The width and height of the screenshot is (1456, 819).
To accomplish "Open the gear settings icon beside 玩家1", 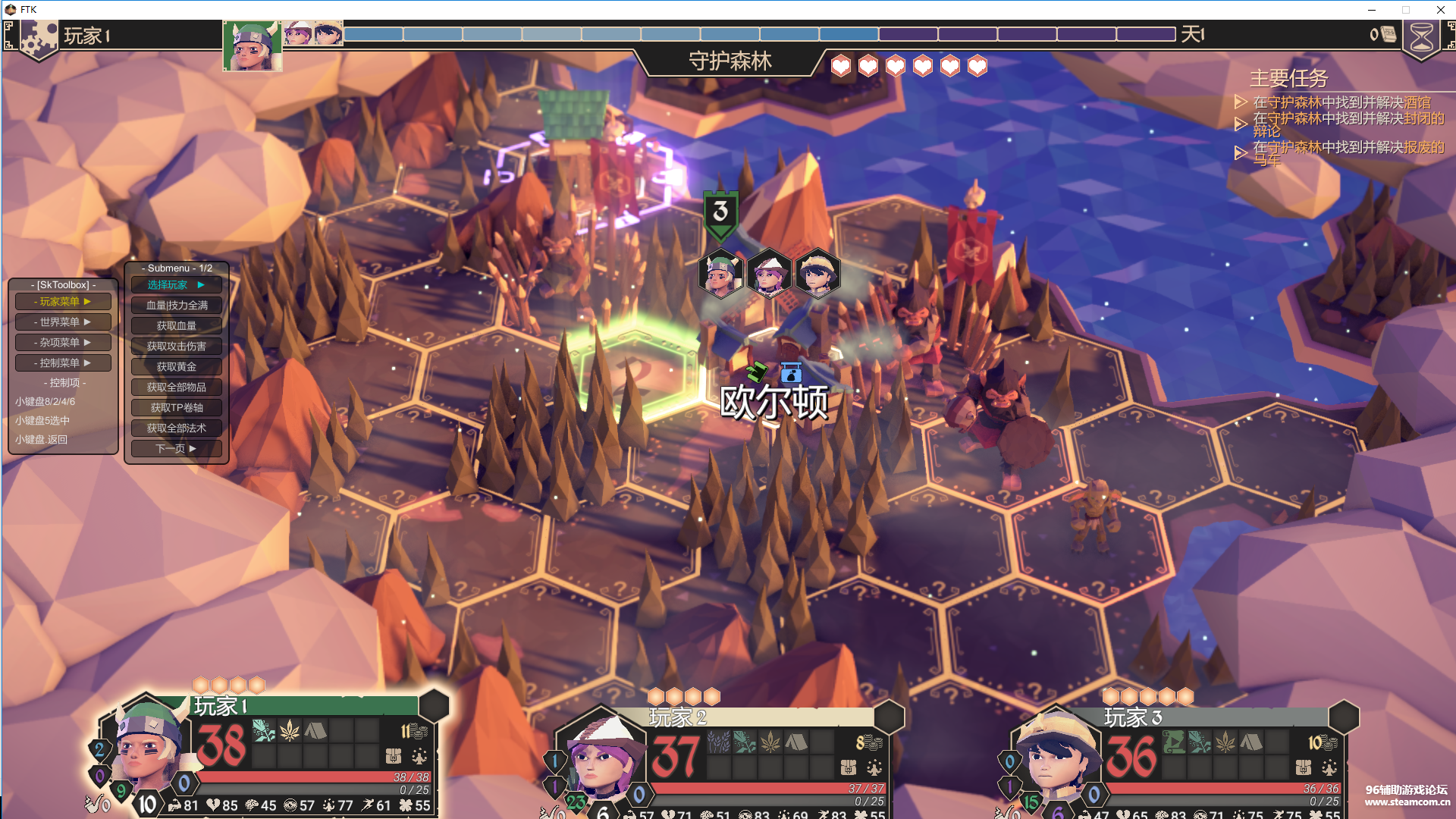I will click(38, 38).
